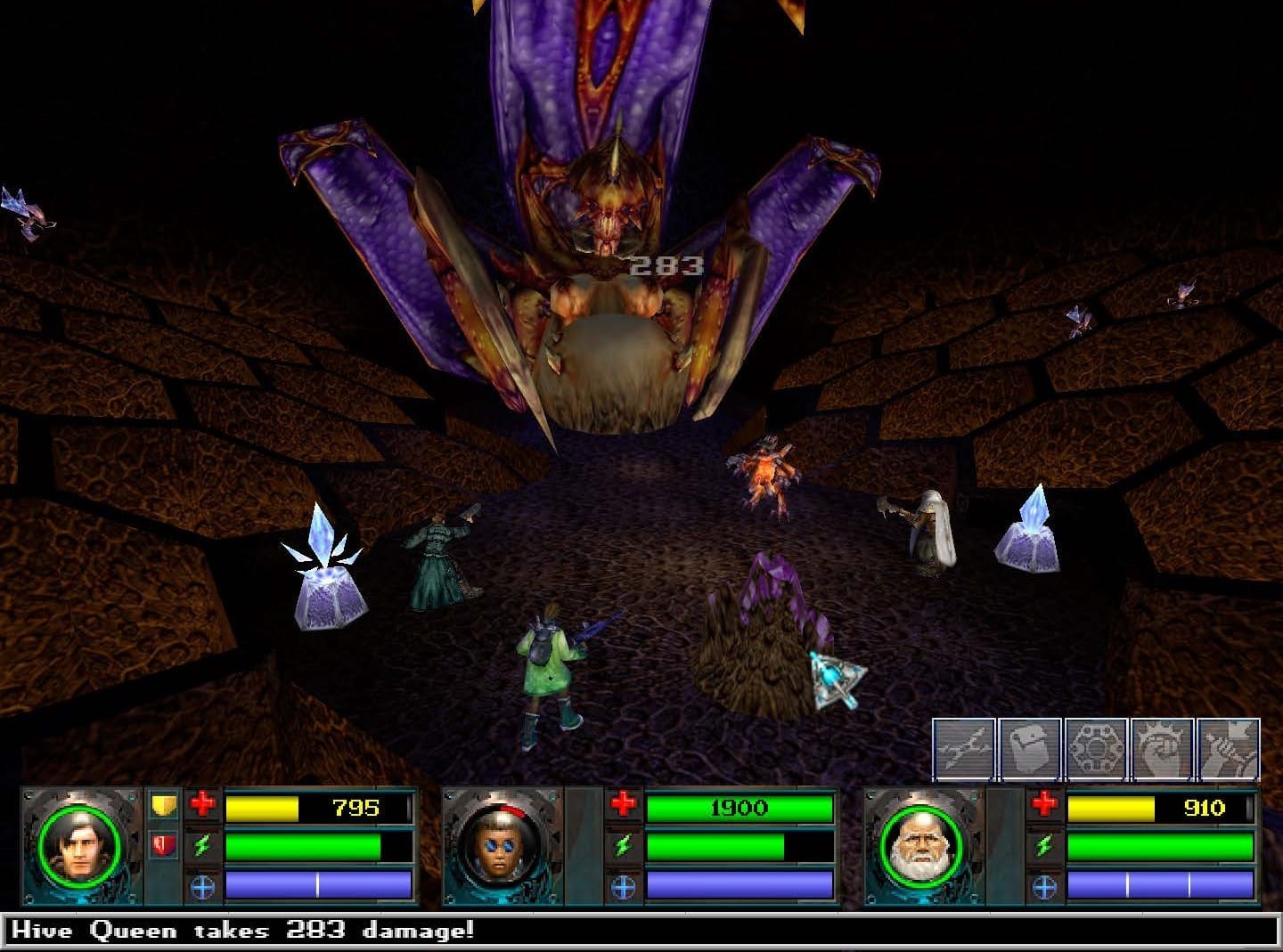Click the hexagonal gear skill icon
This screenshot has height=952, width=1283.
coord(1096,750)
